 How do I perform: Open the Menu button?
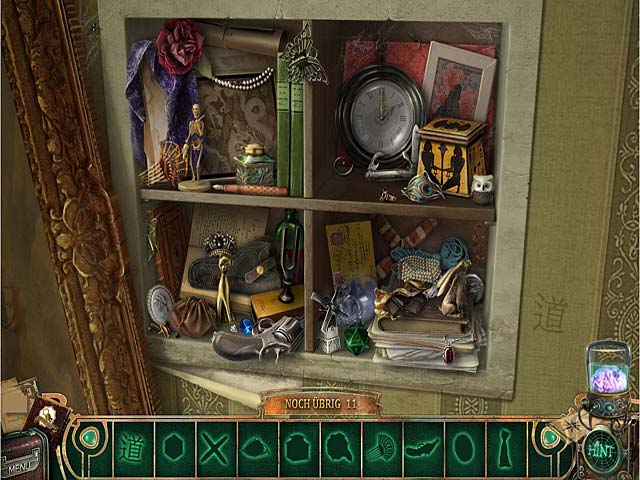22,464
